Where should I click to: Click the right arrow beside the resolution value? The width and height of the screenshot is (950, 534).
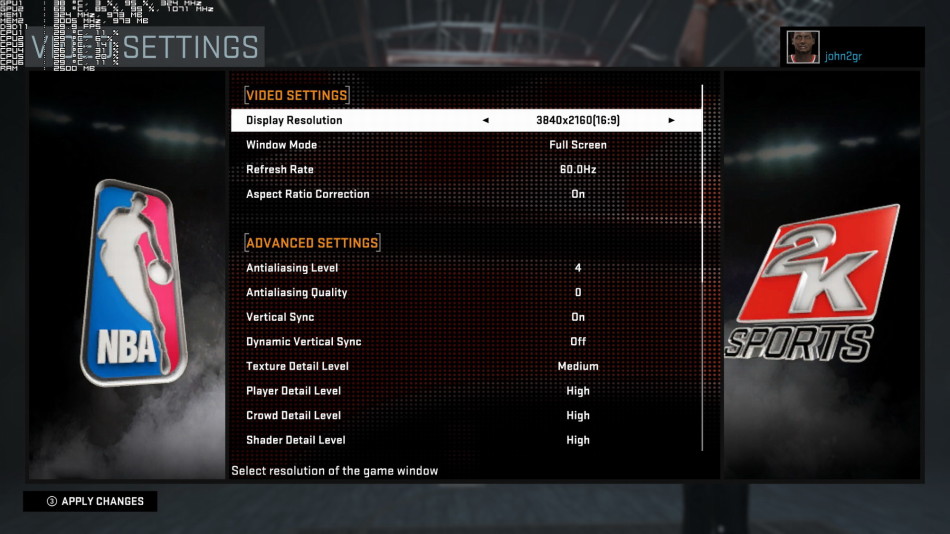pyautogui.click(x=671, y=120)
